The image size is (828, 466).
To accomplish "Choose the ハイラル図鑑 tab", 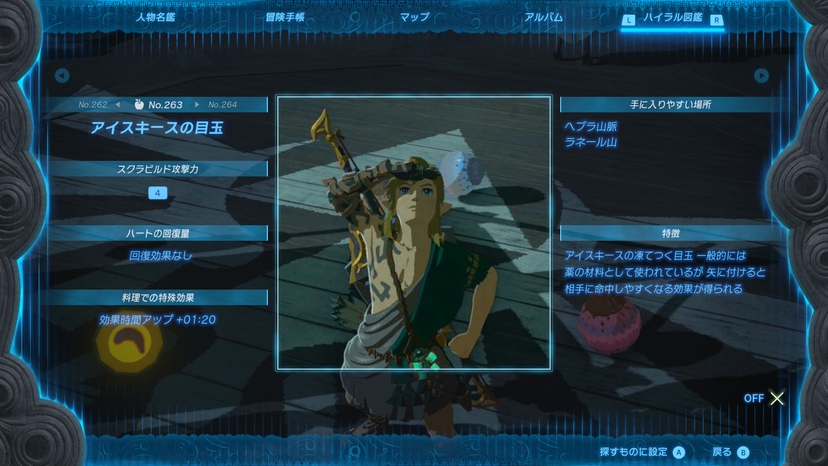I will (x=673, y=18).
